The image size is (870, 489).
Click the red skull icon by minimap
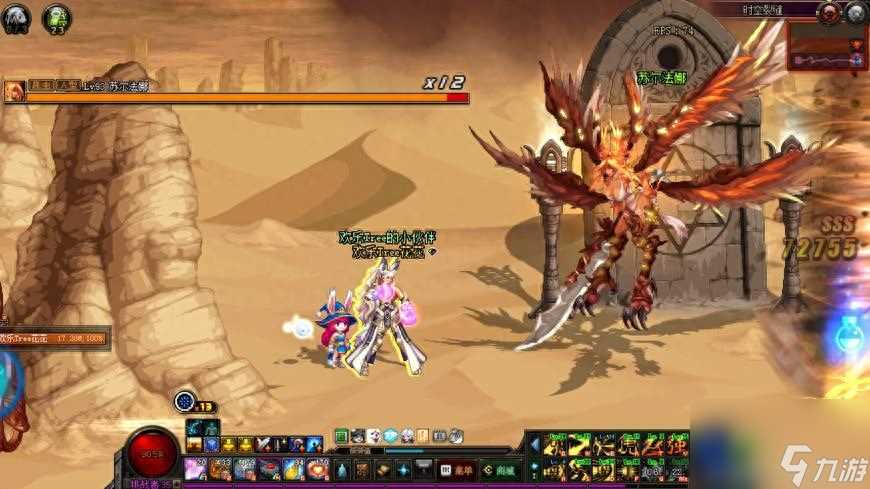[829, 13]
